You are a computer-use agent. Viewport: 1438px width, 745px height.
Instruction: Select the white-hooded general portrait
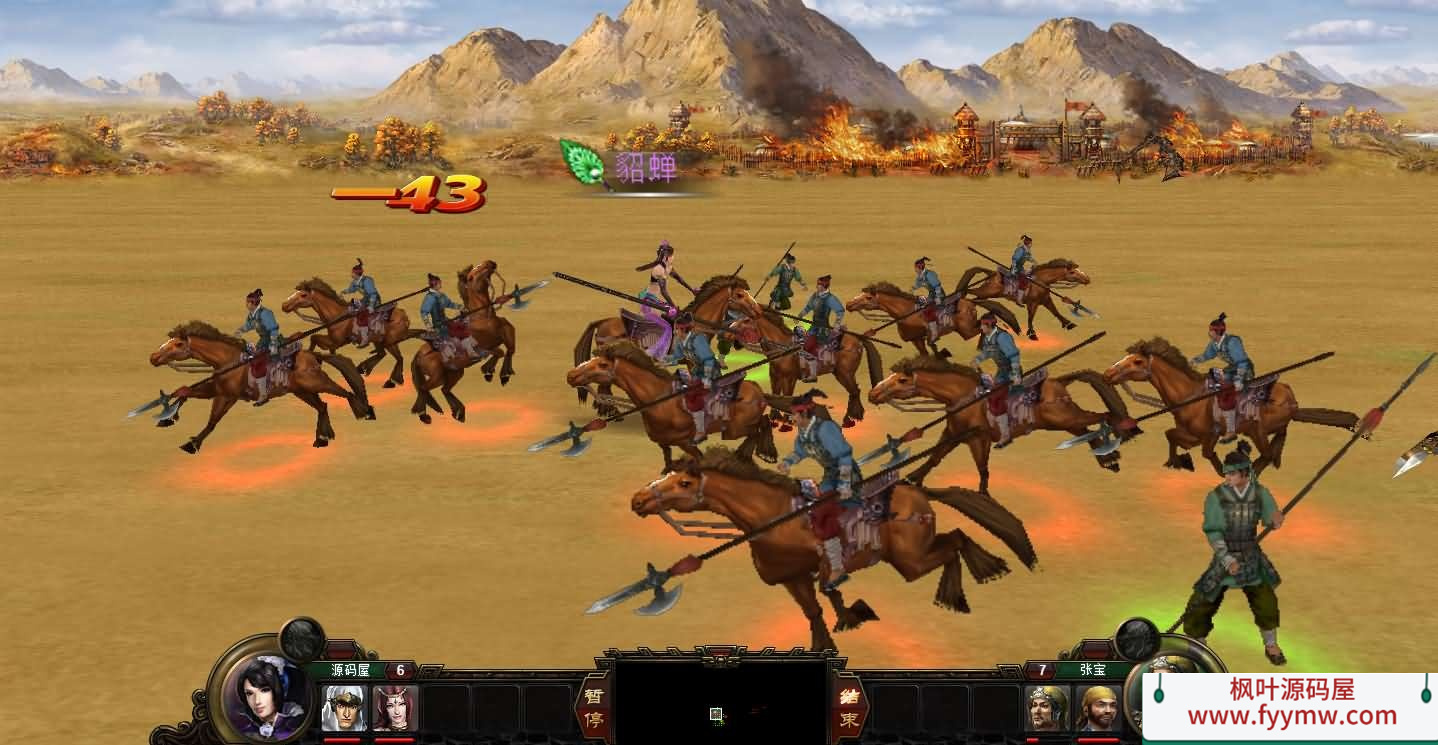343,708
